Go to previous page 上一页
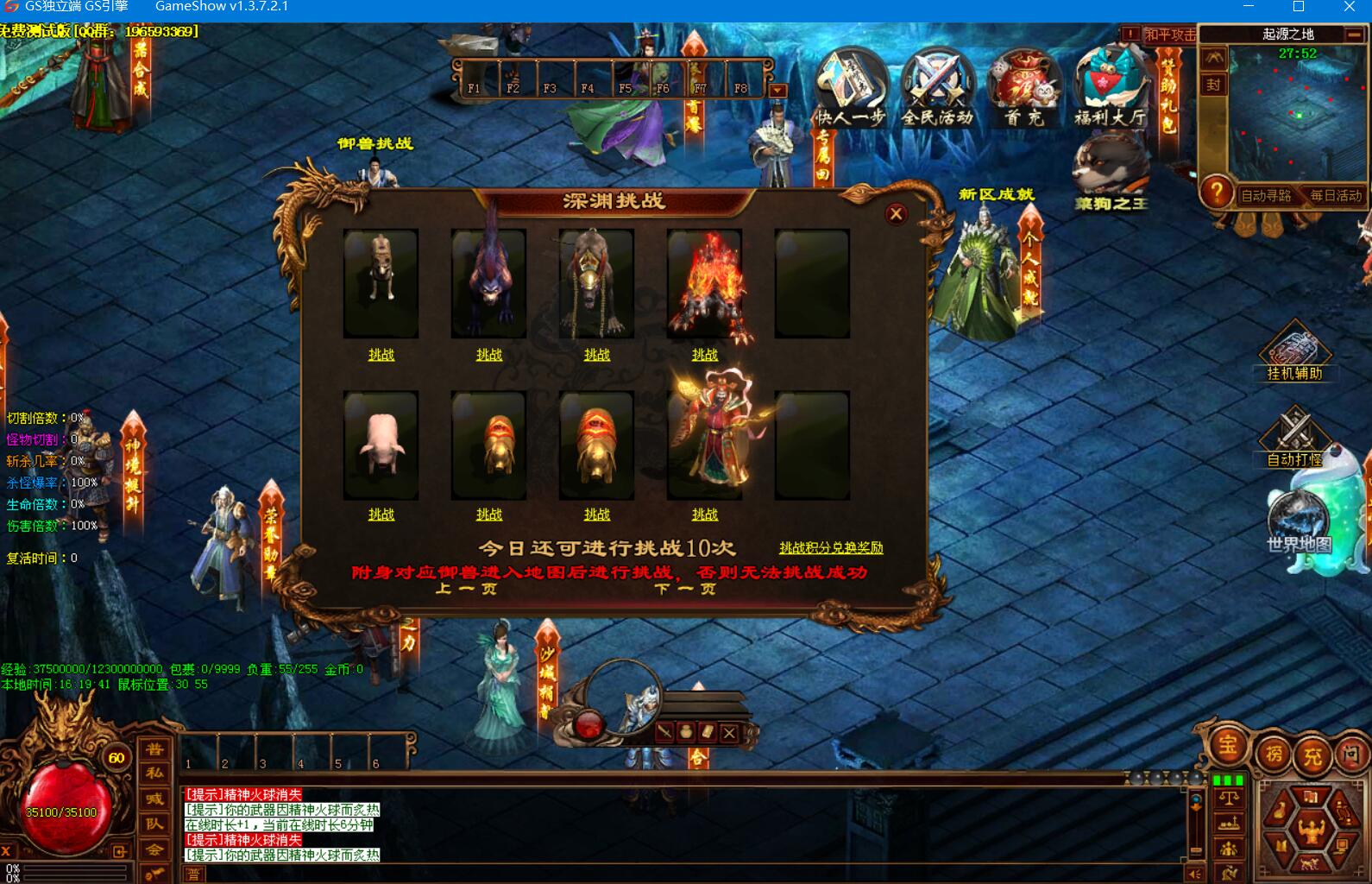 pyautogui.click(x=466, y=589)
